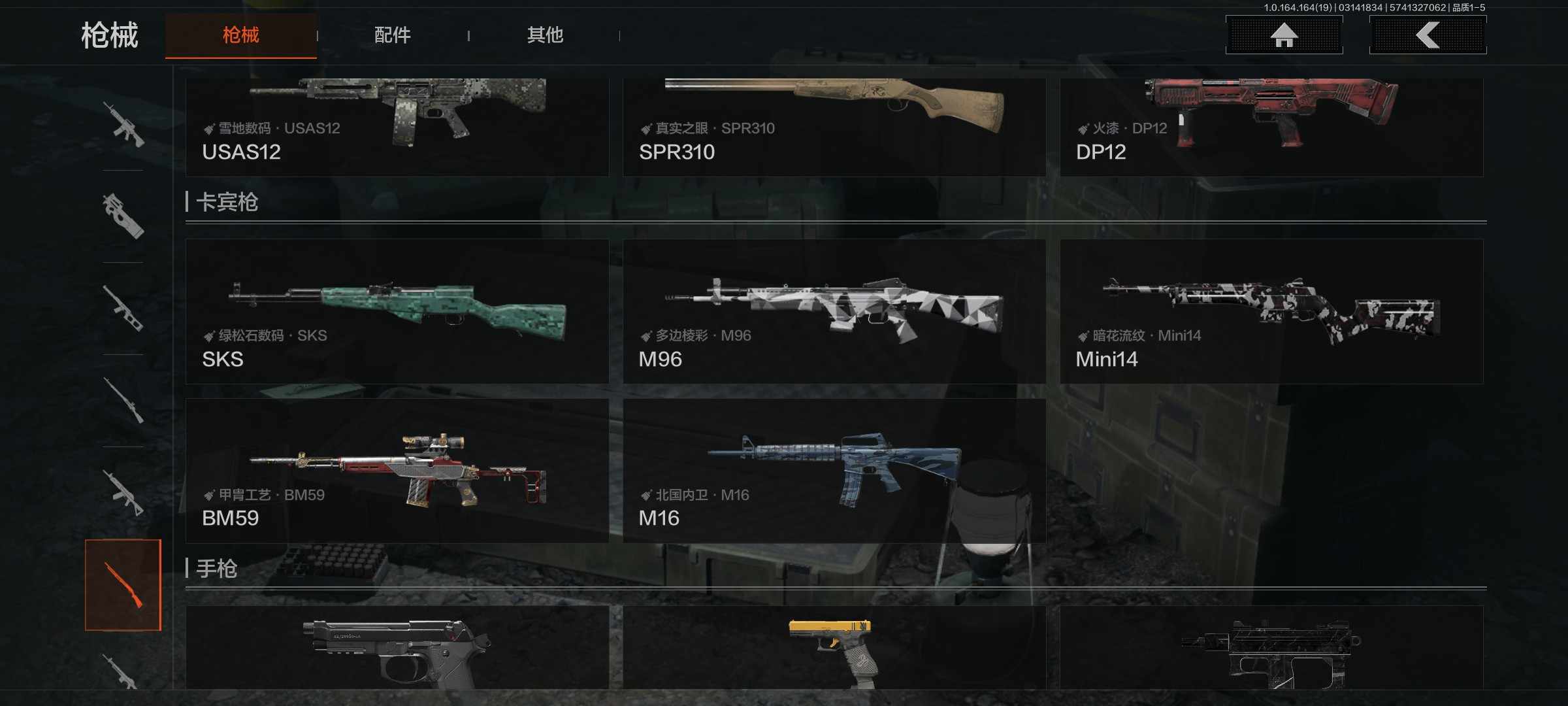This screenshot has width=1568, height=706.
Task: Choose the blue M16 rifle card
Action: click(834, 471)
